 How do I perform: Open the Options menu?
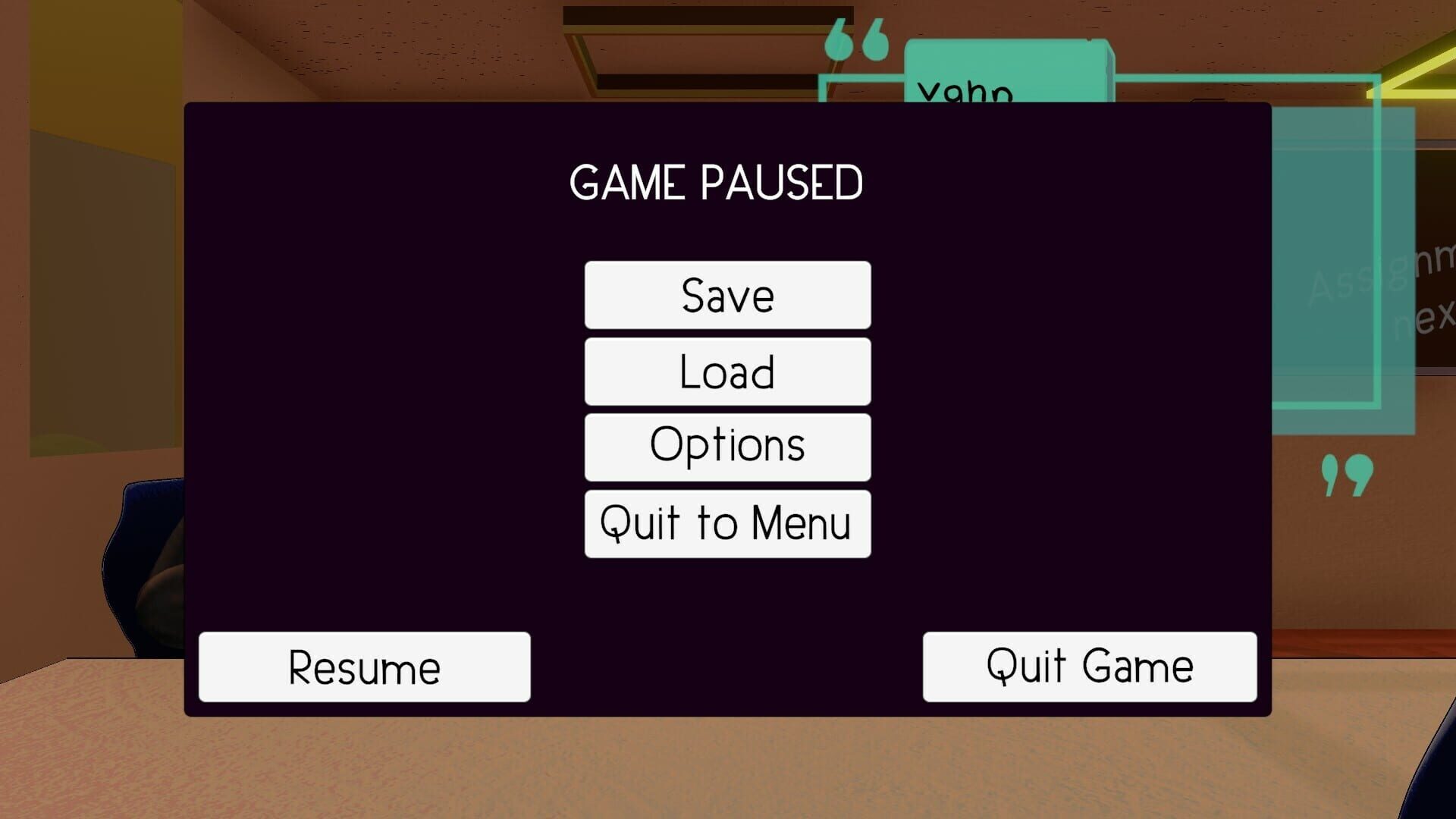click(x=726, y=447)
